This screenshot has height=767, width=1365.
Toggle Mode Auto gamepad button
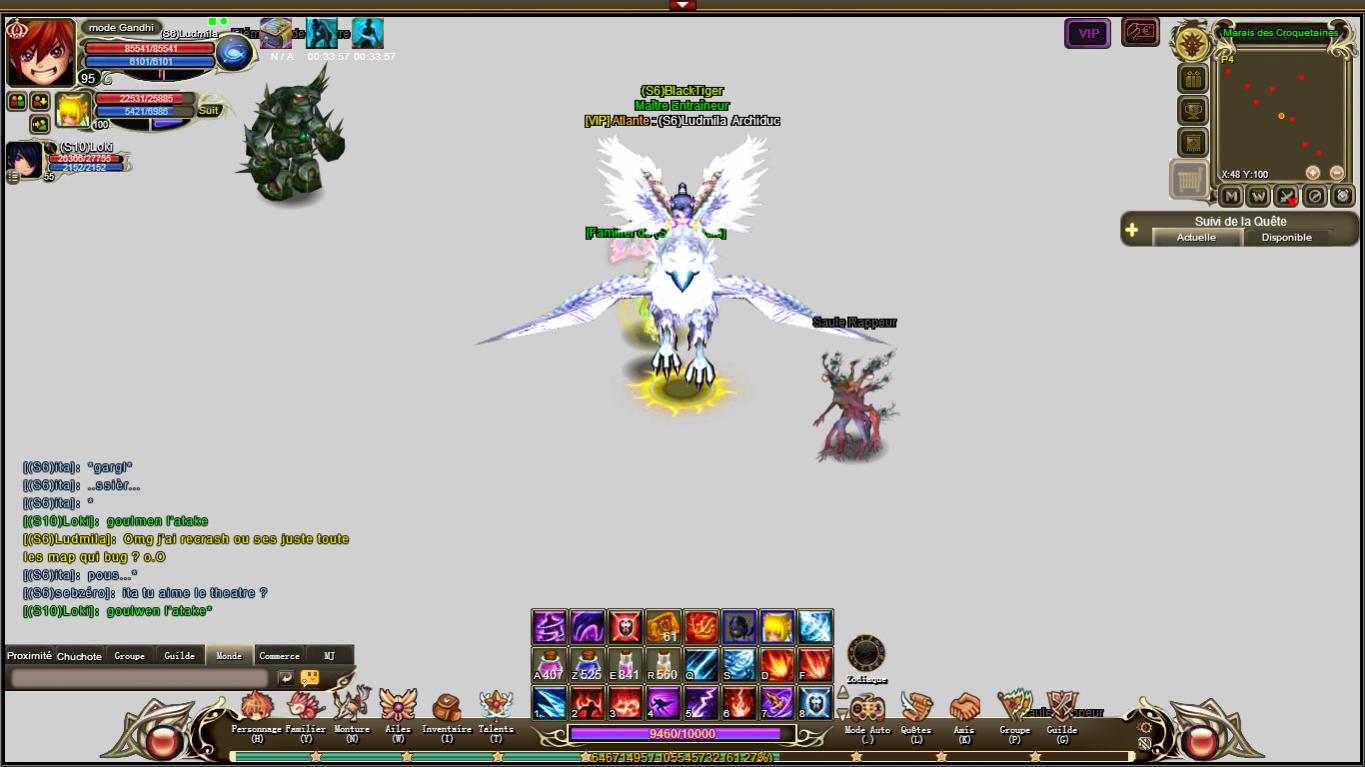[867, 708]
